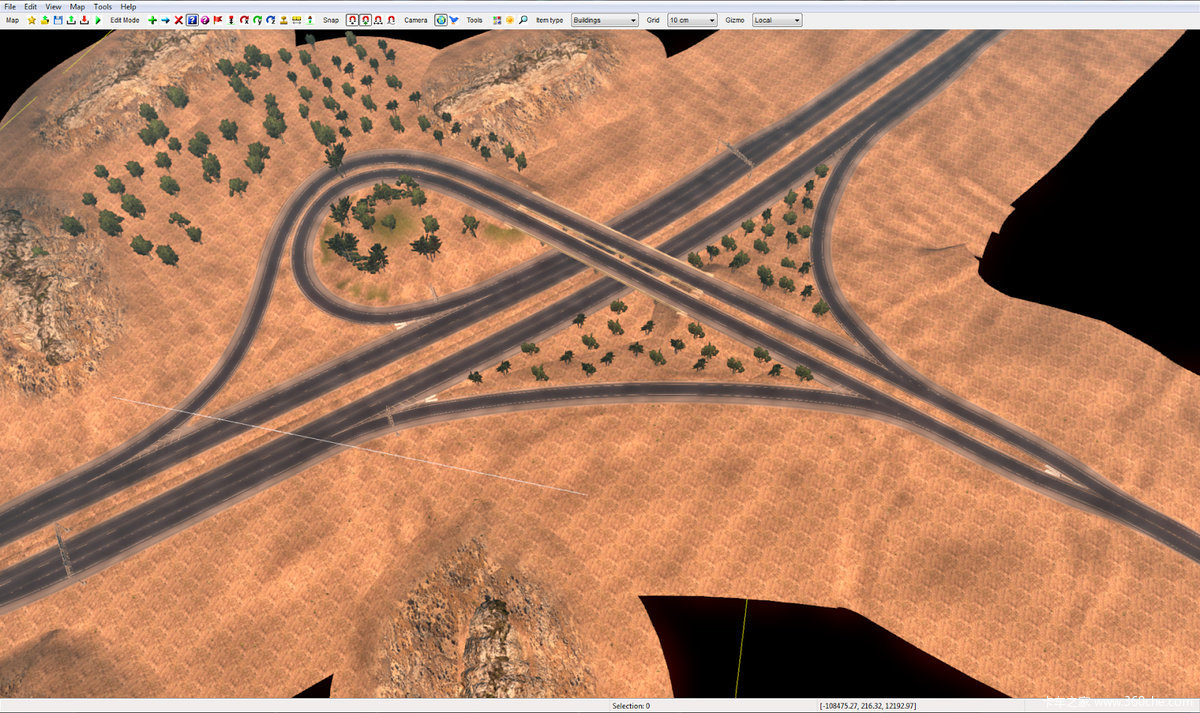Open the Grid size dropdown showing 10 cm
The height and width of the screenshot is (713, 1200).
click(x=692, y=20)
